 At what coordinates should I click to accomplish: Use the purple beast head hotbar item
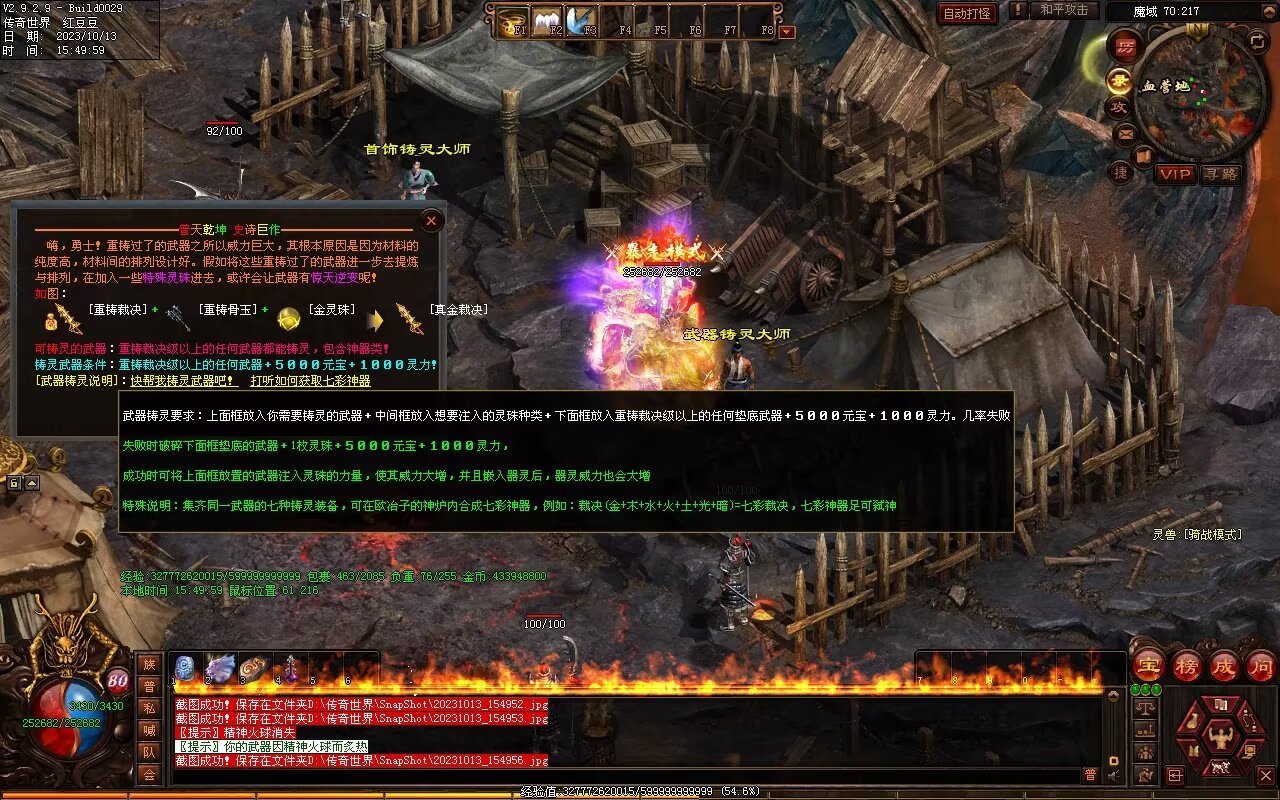tap(220, 668)
